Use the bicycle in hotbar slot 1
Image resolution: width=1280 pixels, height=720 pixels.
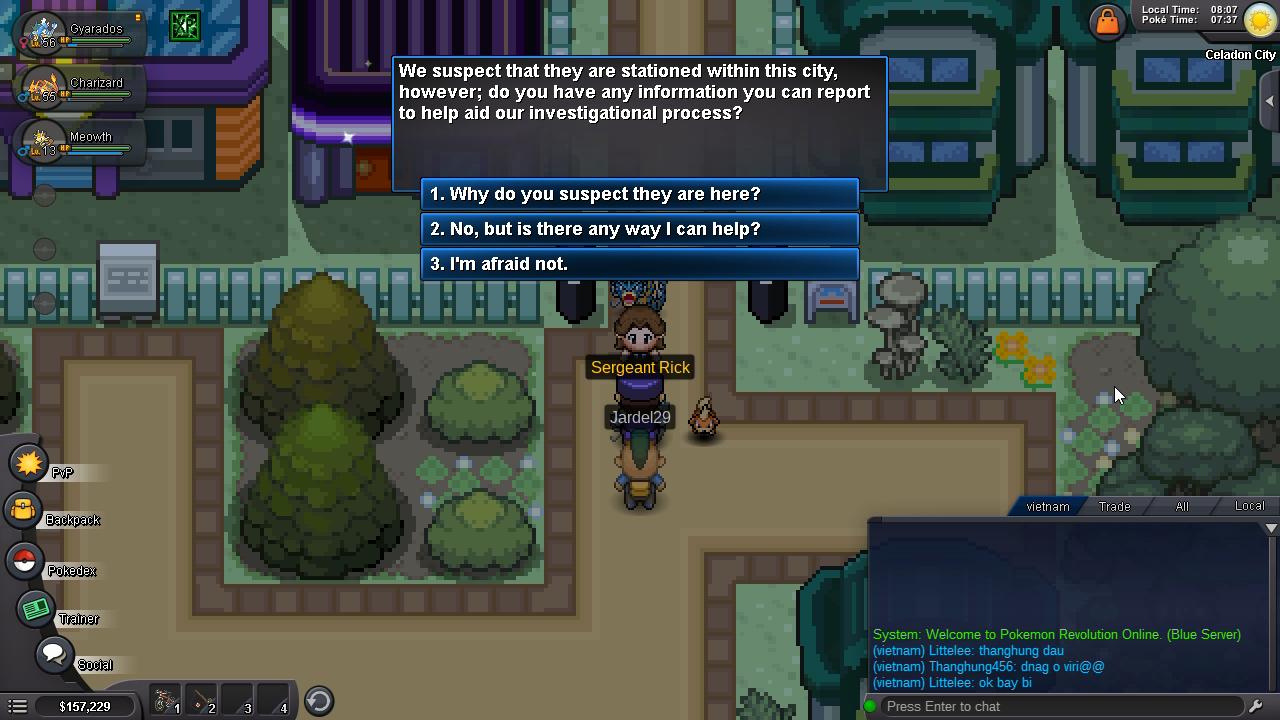tap(165, 701)
